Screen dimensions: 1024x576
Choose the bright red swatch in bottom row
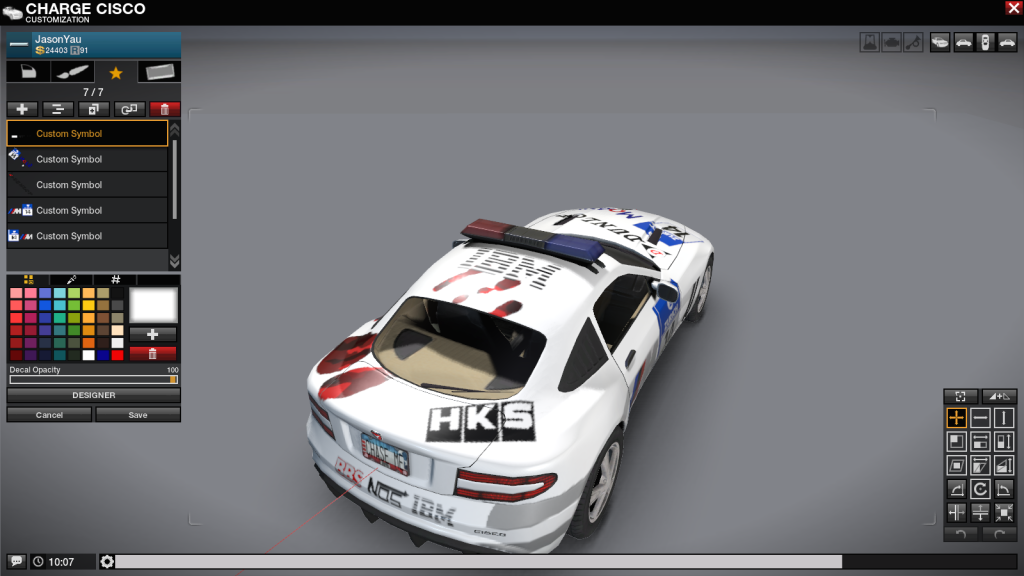pos(117,355)
